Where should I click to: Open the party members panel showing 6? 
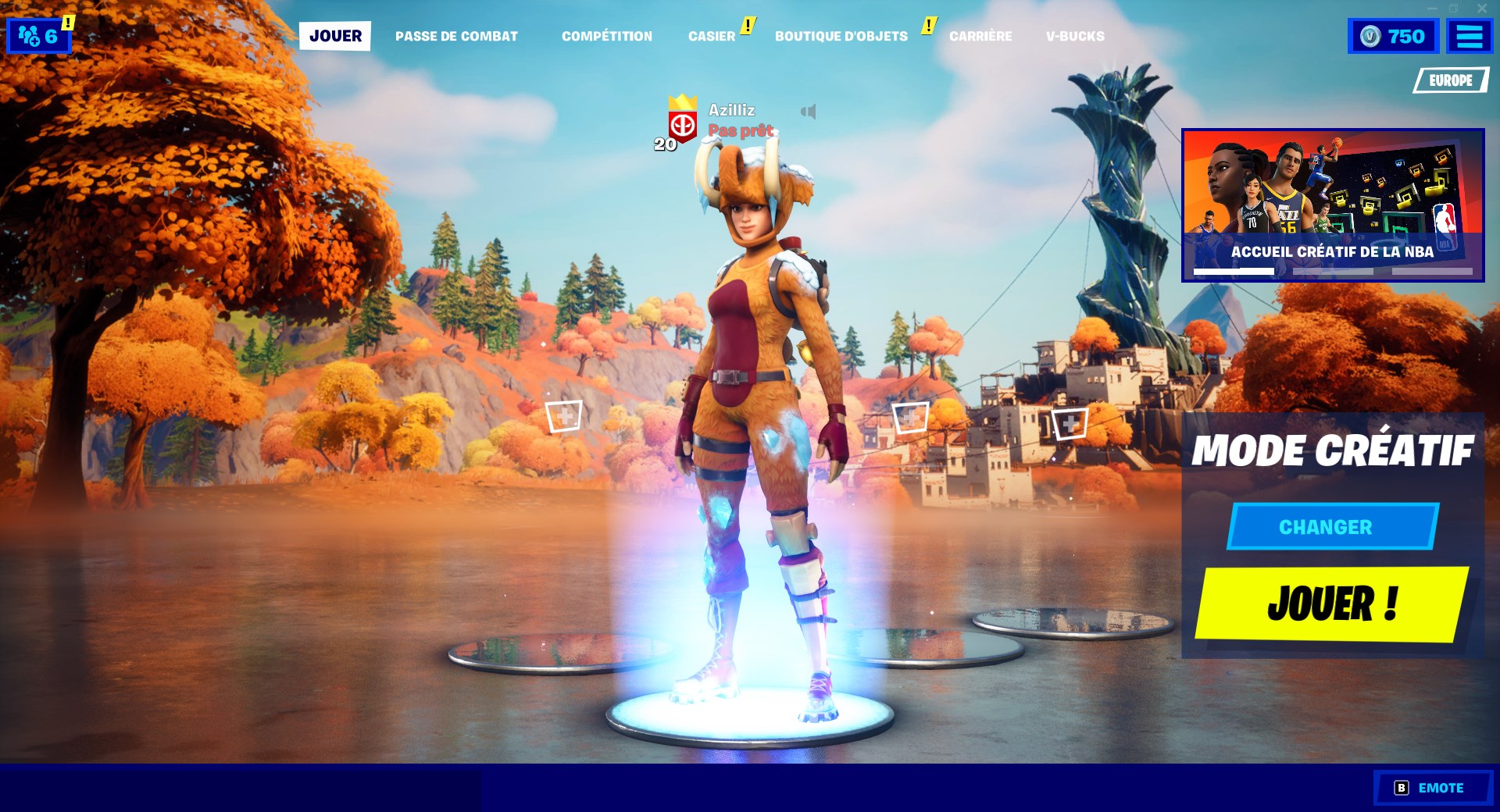37,34
